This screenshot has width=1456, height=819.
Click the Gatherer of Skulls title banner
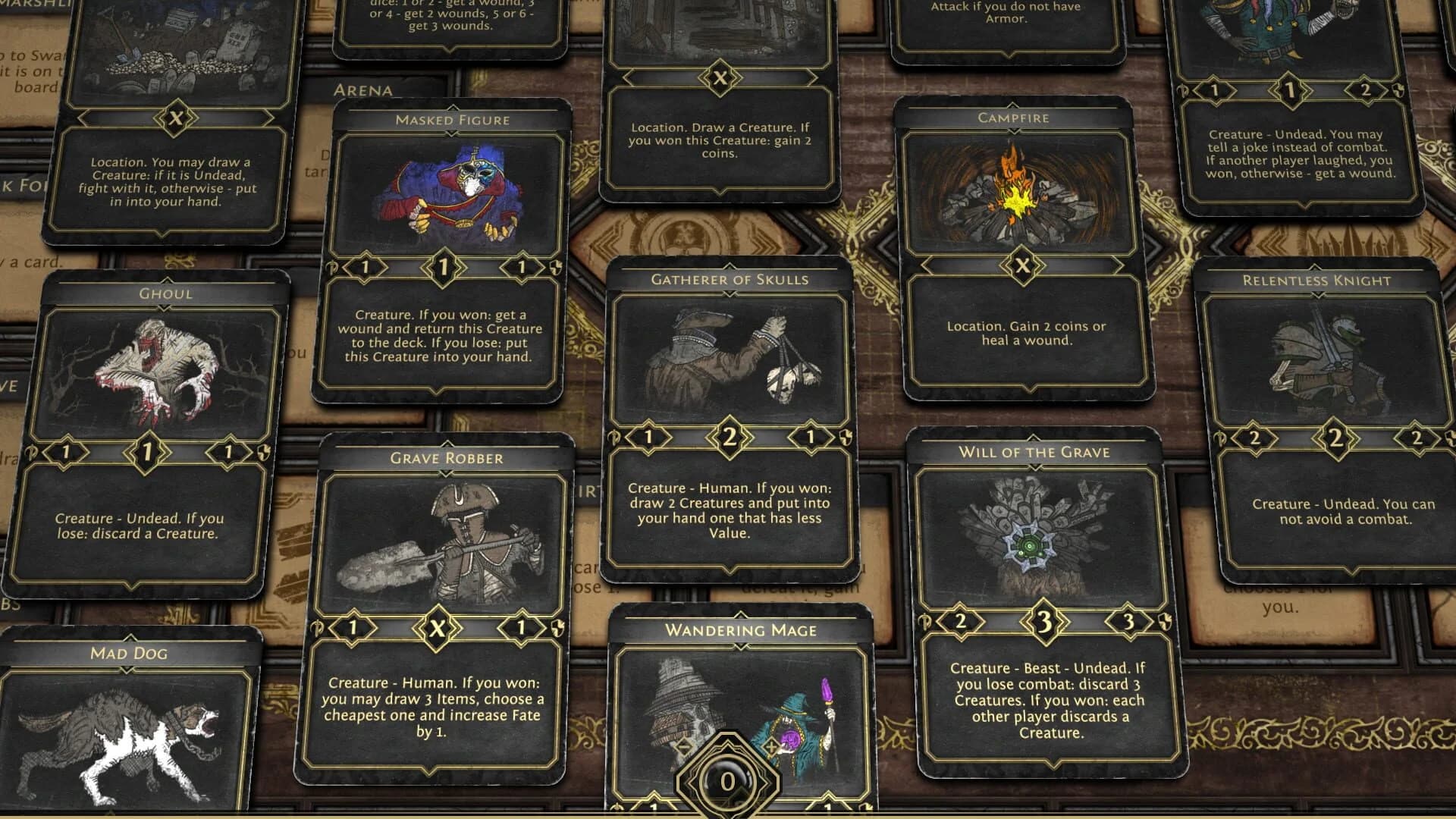coord(730,278)
